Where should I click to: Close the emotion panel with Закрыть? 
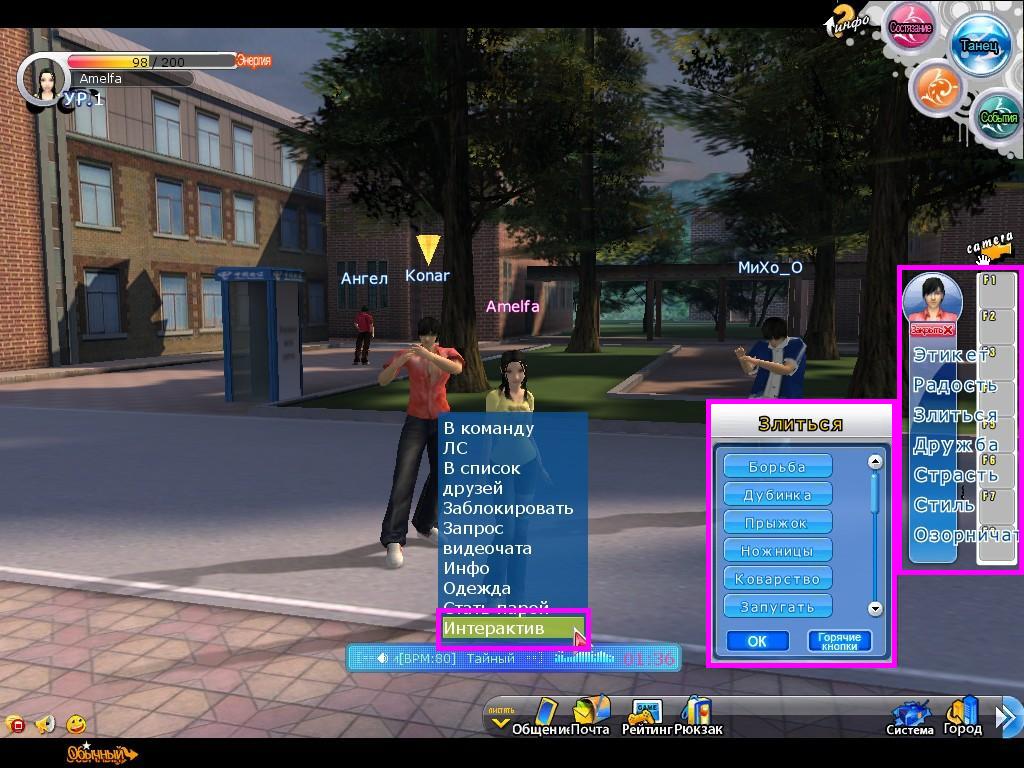point(932,330)
